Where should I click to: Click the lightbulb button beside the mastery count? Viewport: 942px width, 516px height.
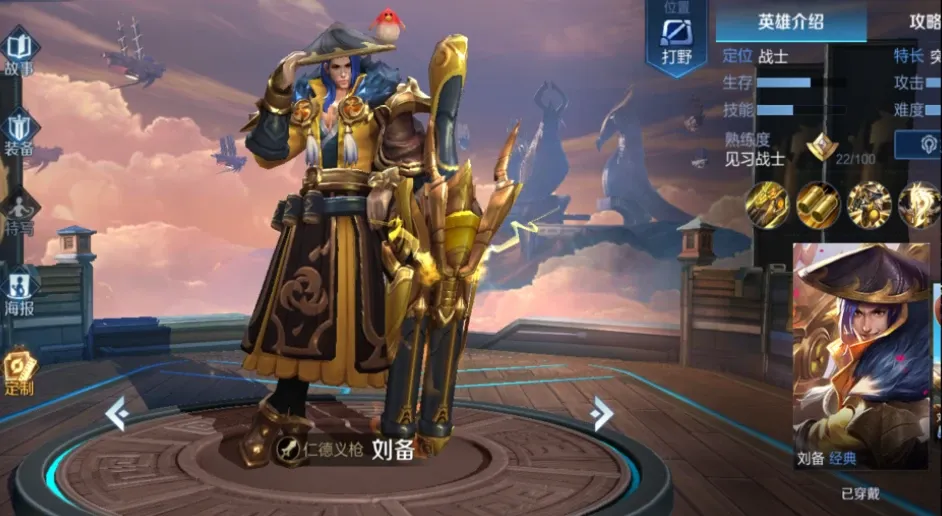click(x=931, y=146)
